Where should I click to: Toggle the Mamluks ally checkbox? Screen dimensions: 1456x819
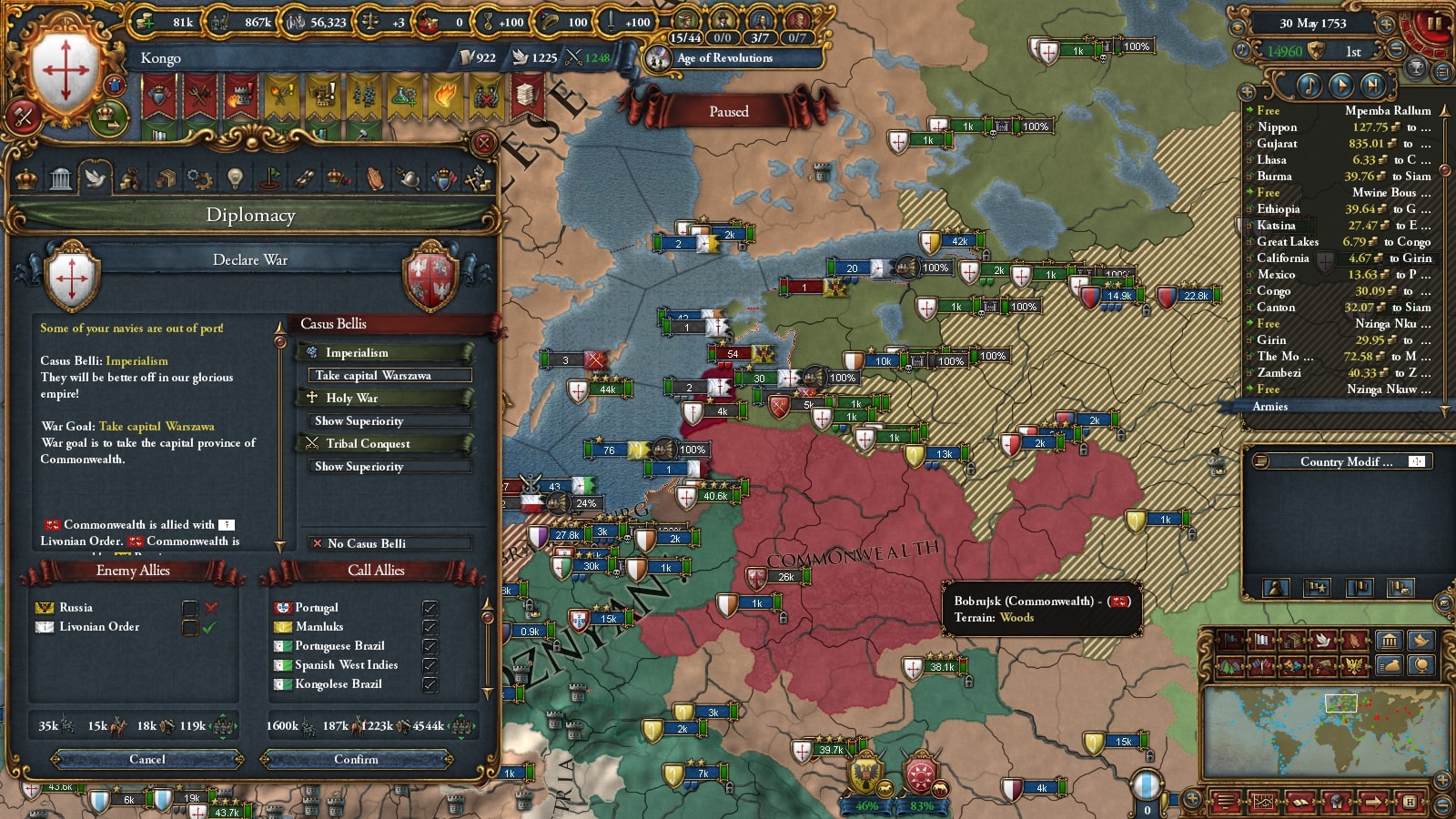pos(430,626)
